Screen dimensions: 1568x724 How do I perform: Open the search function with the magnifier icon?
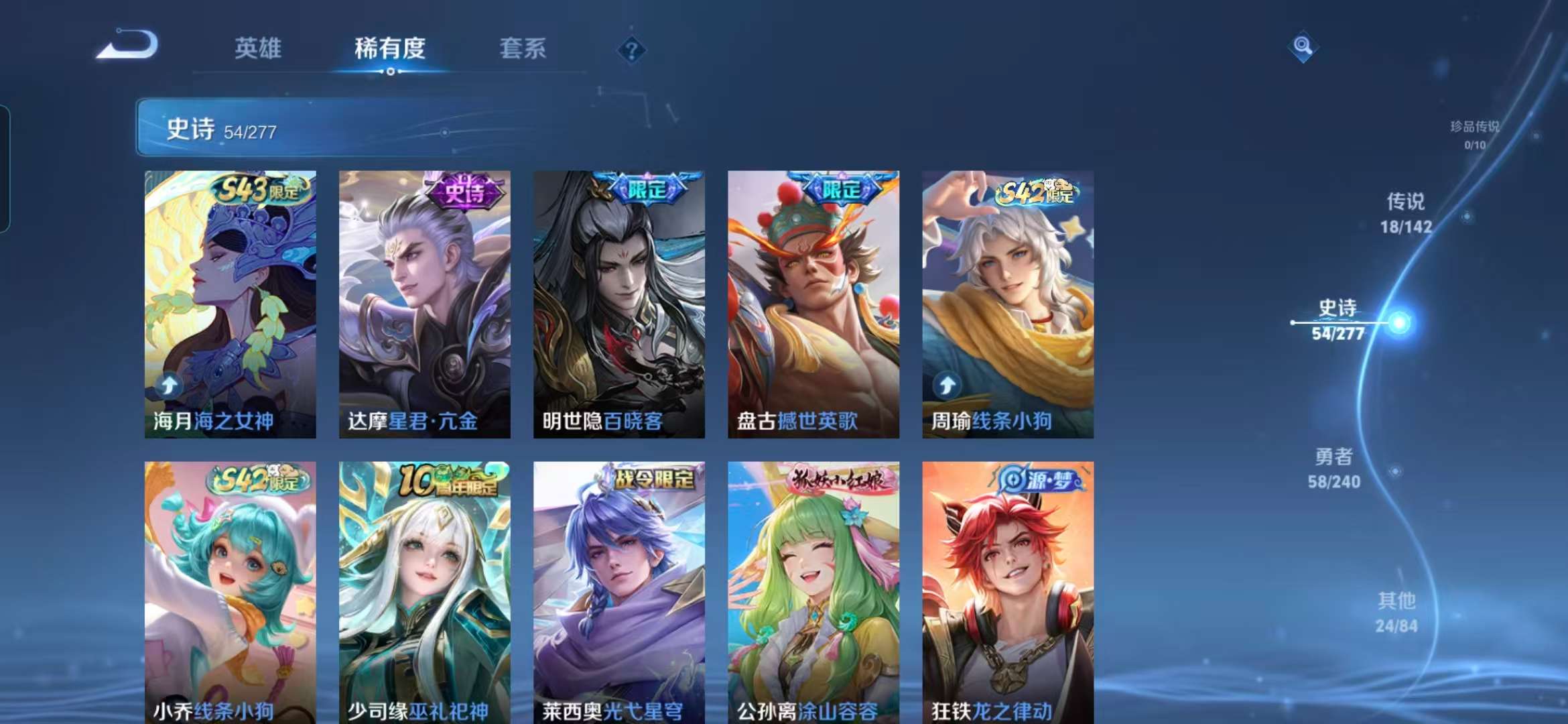(1303, 48)
